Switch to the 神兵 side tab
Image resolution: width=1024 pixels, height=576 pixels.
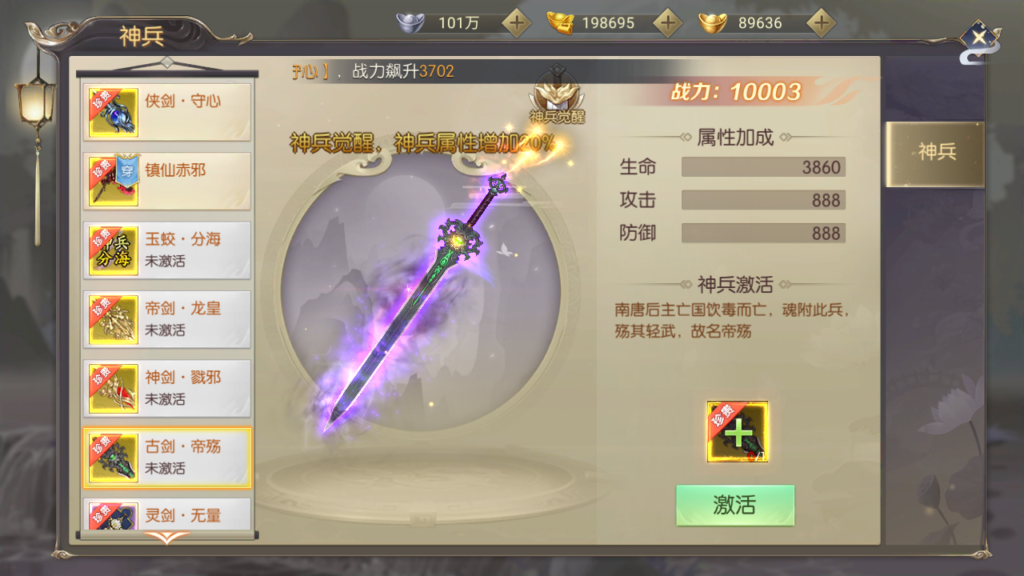pyautogui.click(x=936, y=153)
